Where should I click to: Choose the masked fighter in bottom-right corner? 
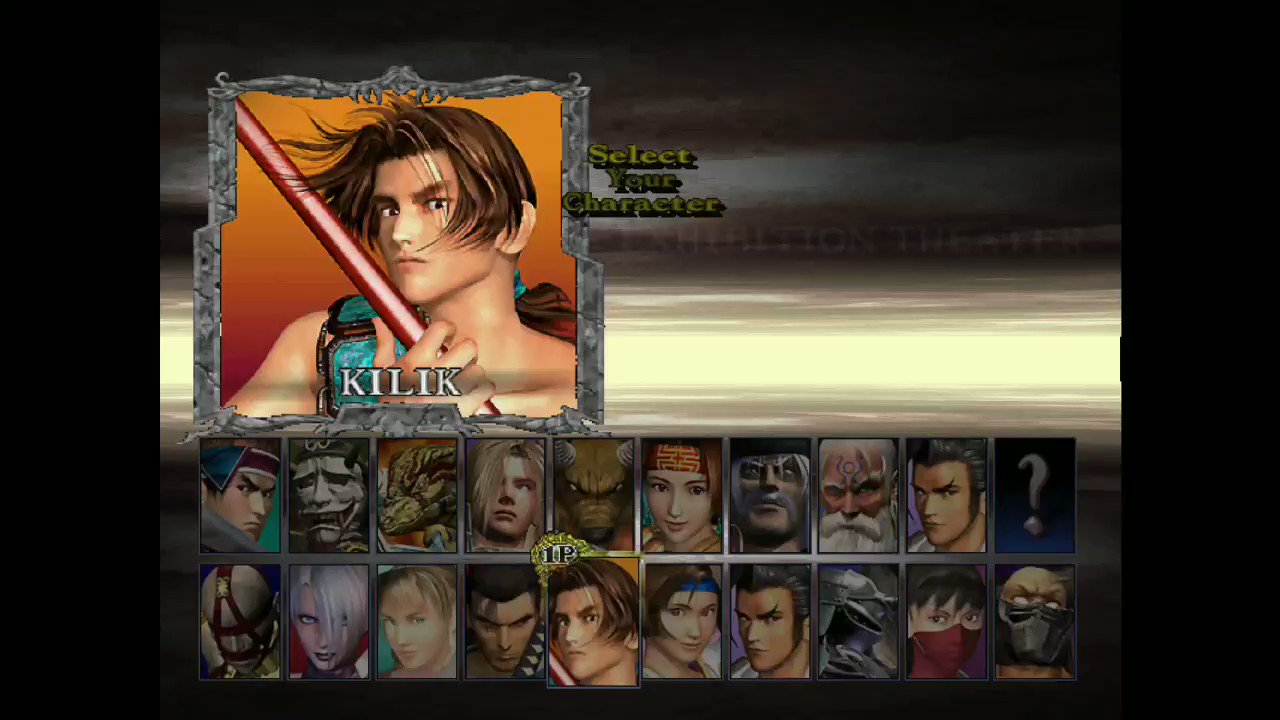1032,620
